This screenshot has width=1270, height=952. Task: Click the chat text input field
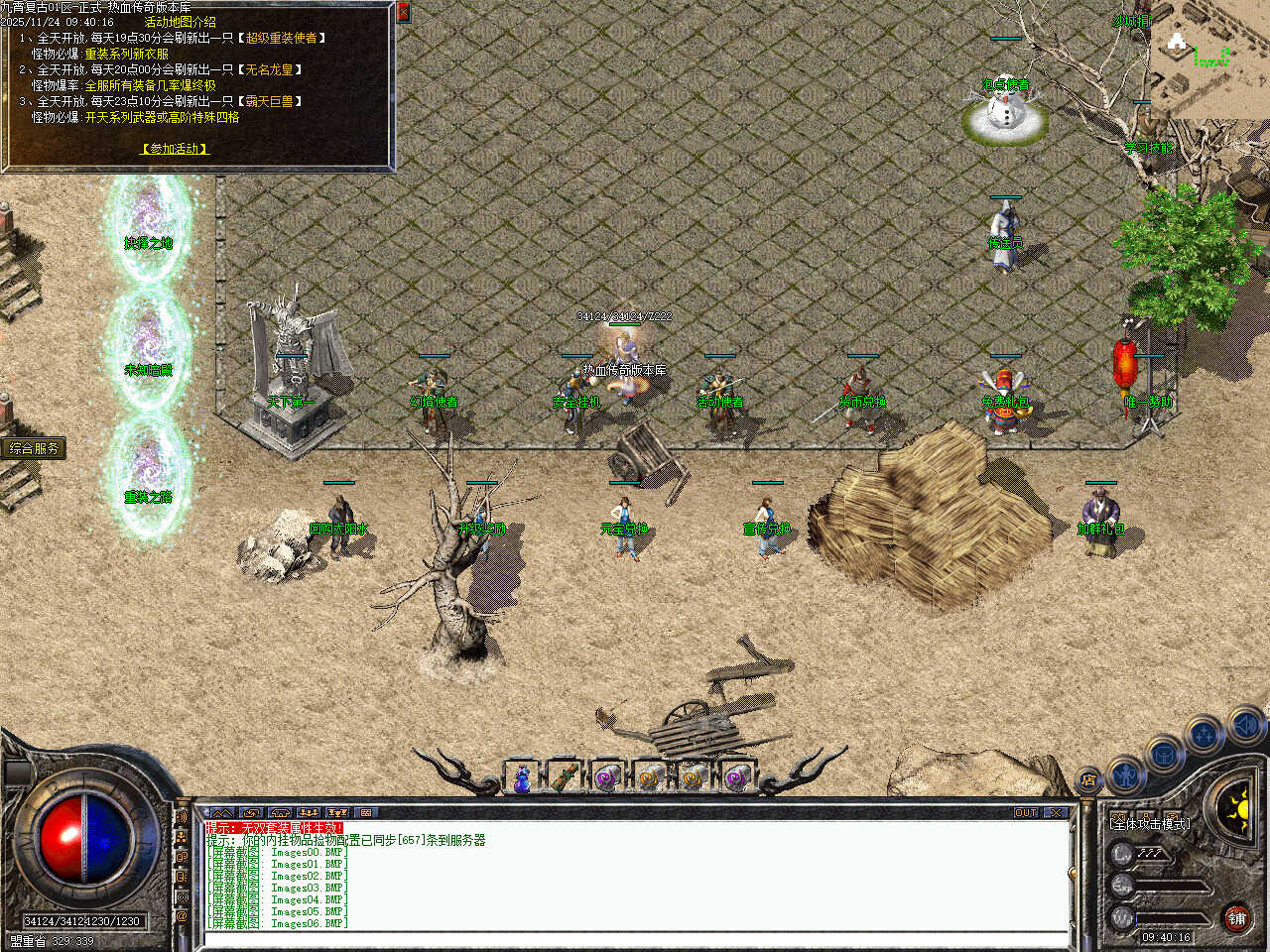[x=635, y=938]
